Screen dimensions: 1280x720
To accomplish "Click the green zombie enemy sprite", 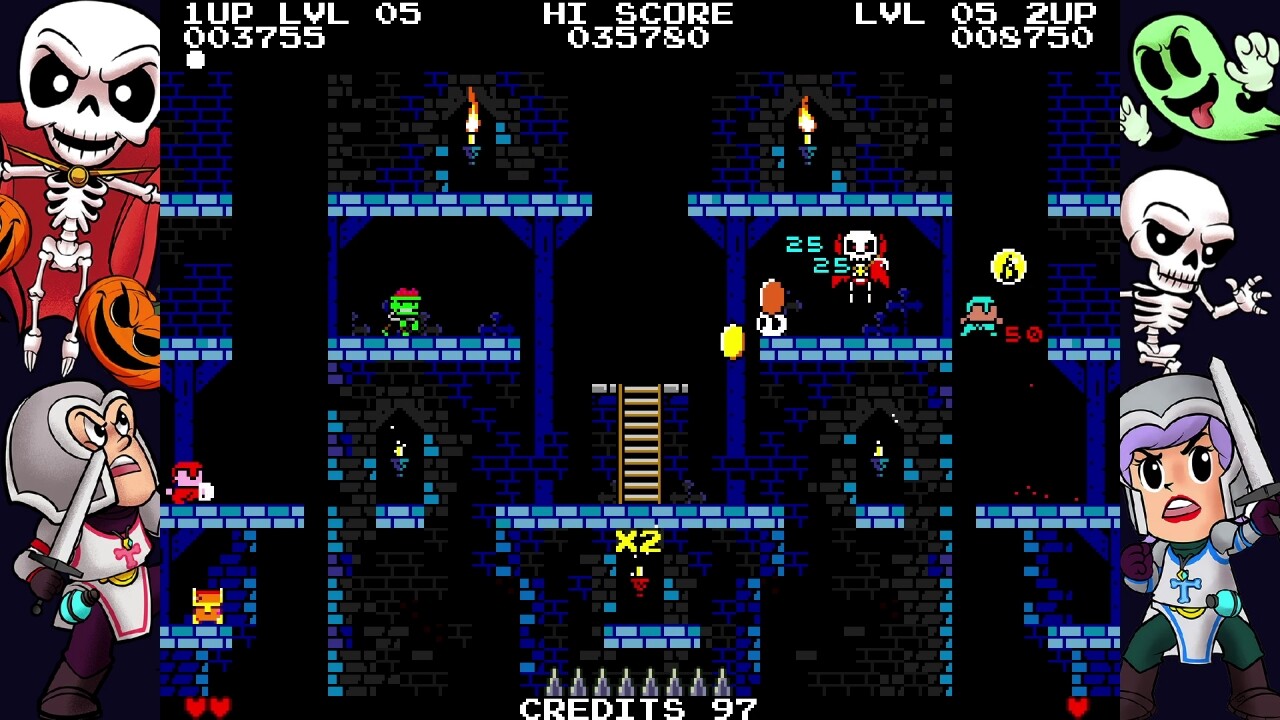I will (x=404, y=312).
